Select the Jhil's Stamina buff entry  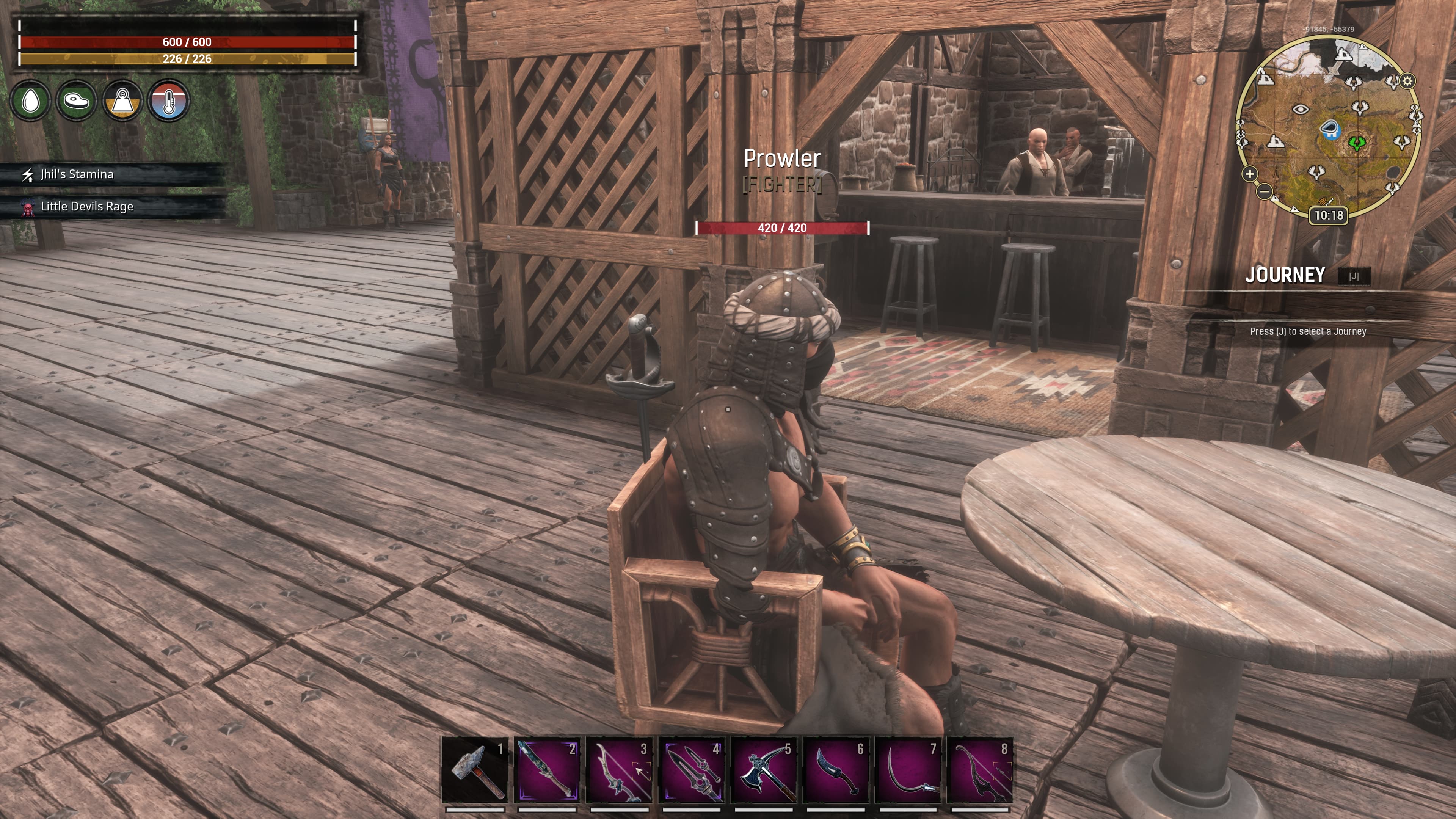[77, 175]
